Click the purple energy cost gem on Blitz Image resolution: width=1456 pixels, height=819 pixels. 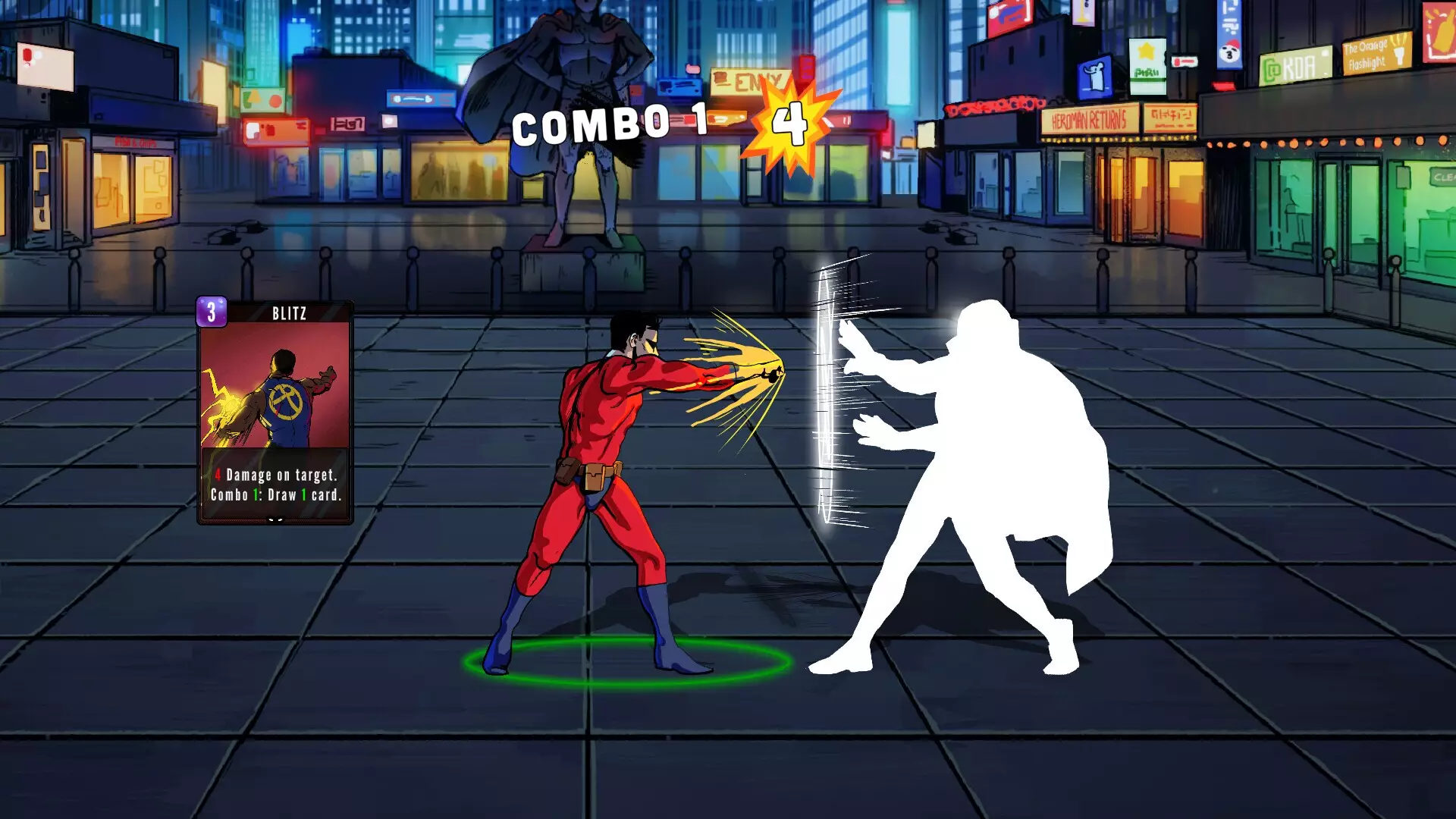point(212,312)
